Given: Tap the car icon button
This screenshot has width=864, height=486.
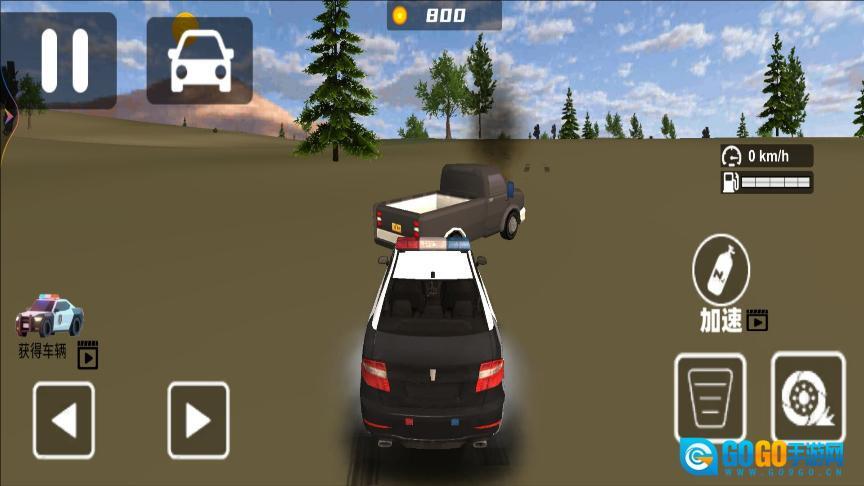Looking at the screenshot, I should point(199,60).
